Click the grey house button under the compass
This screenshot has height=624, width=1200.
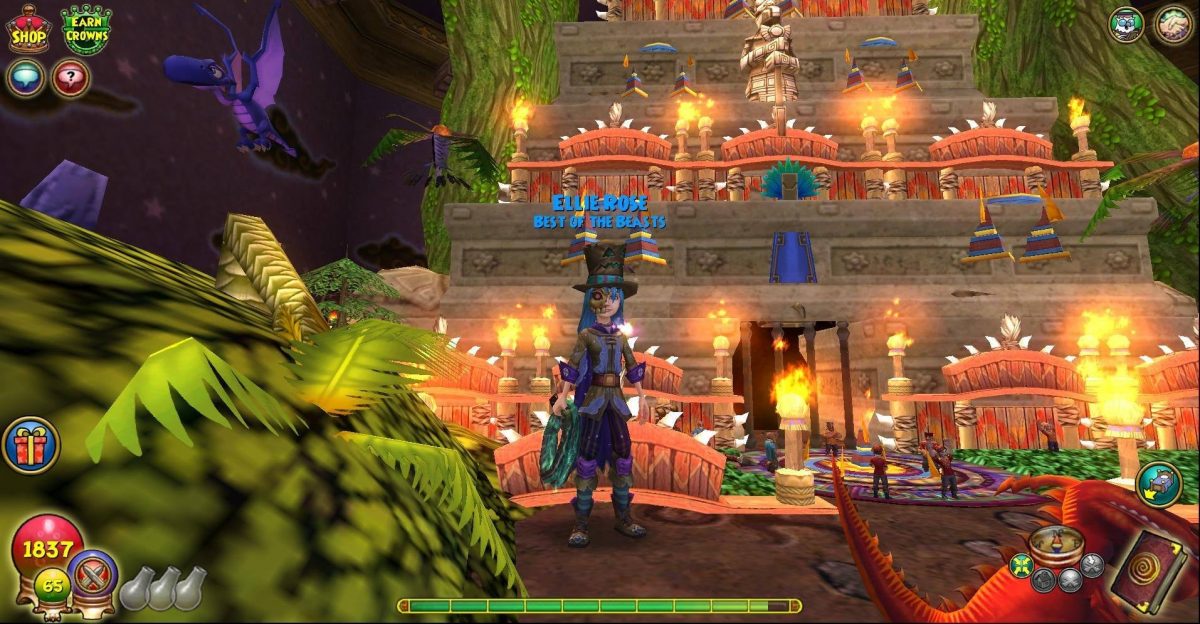[x=1044, y=580]
